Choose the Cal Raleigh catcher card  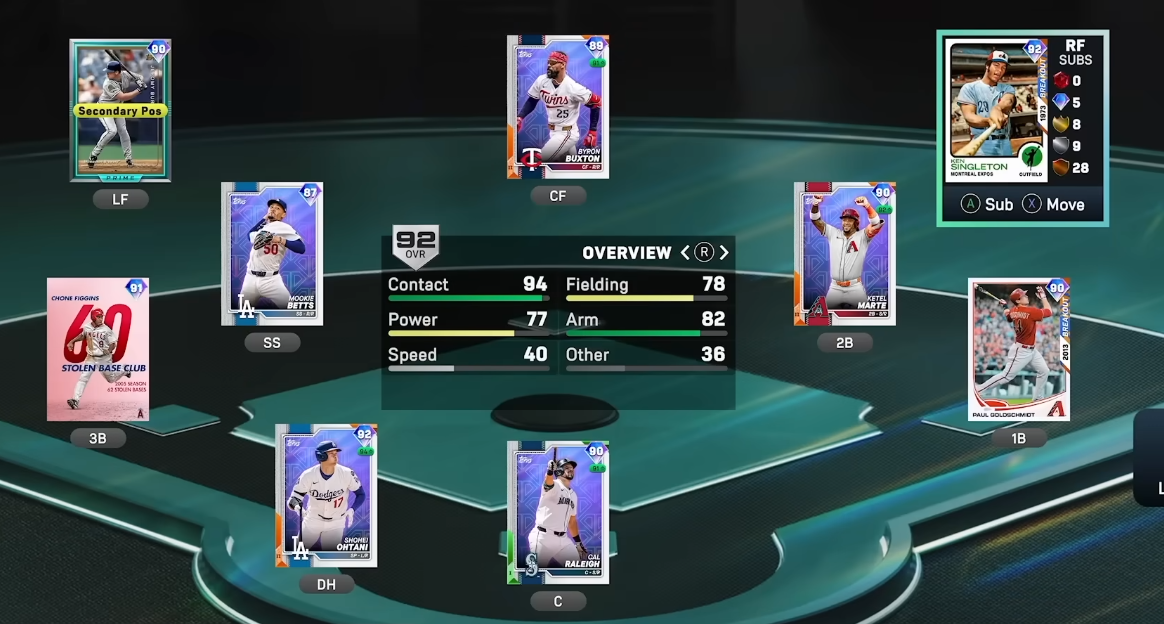coord(558,512)
